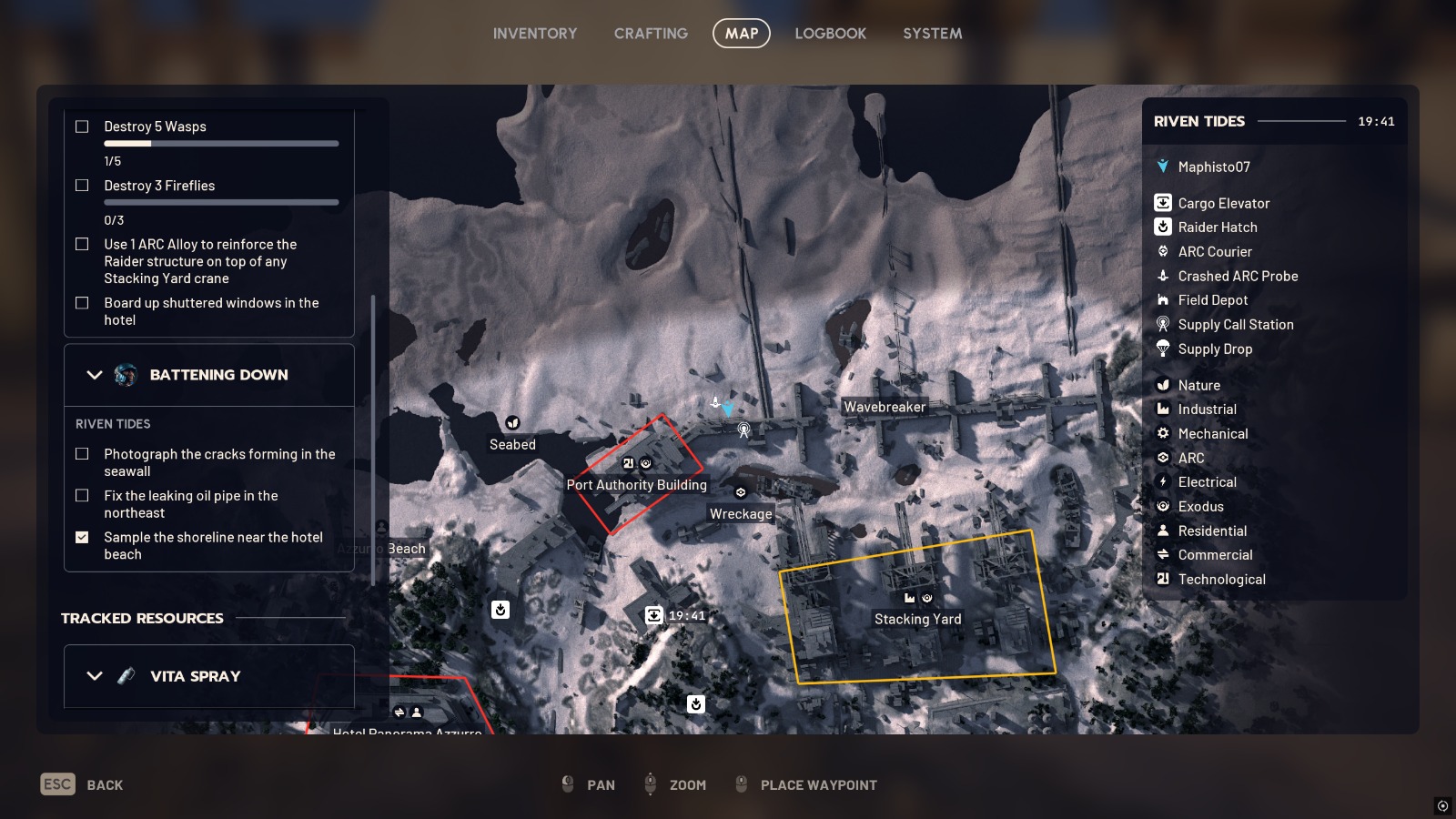Select the Stacking Yard map label

917,619
